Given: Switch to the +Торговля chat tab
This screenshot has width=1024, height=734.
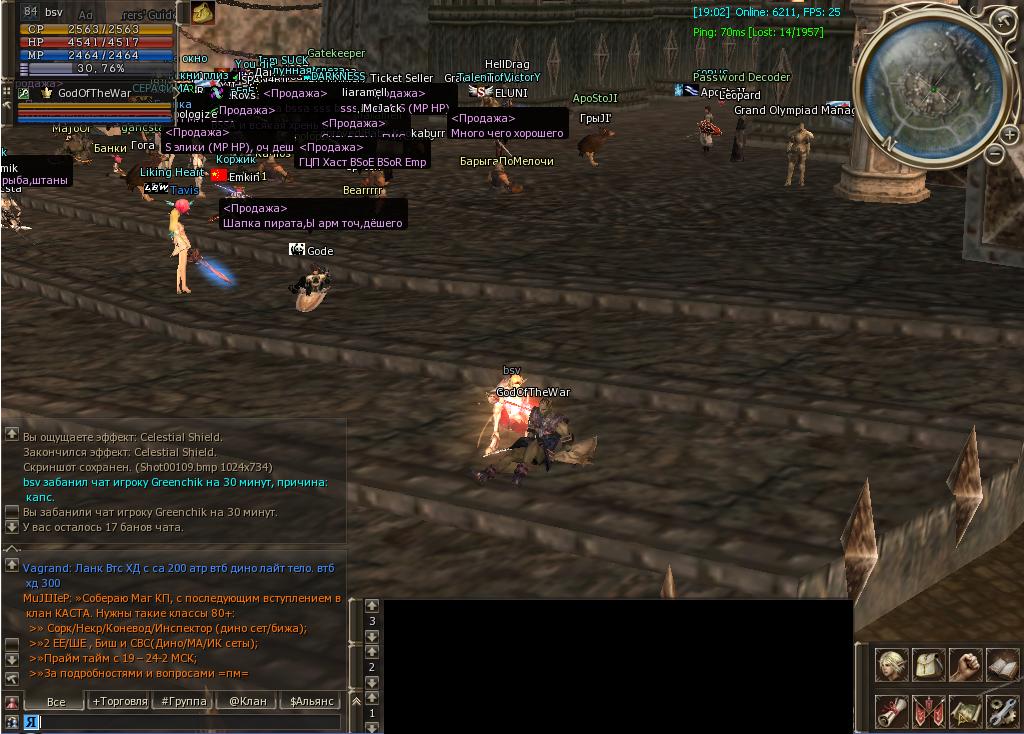Looking at the screenshot, I should (x=119, y=701).
